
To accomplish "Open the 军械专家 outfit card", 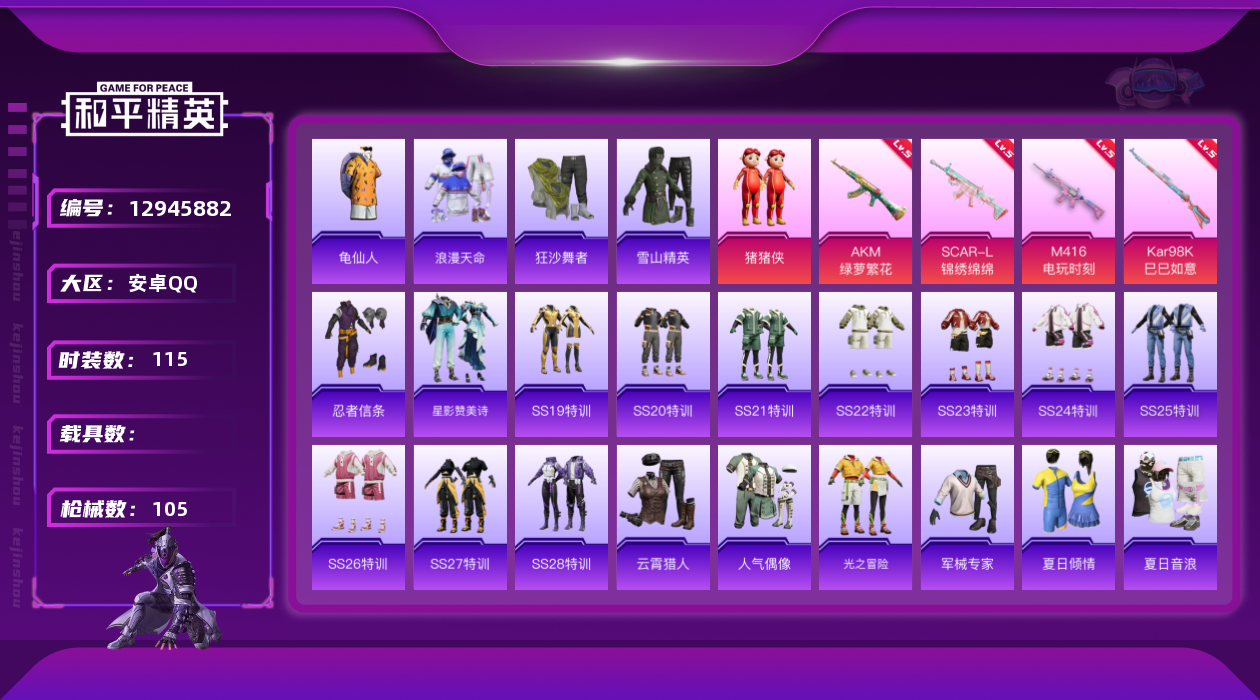I will tap(967, 517).
